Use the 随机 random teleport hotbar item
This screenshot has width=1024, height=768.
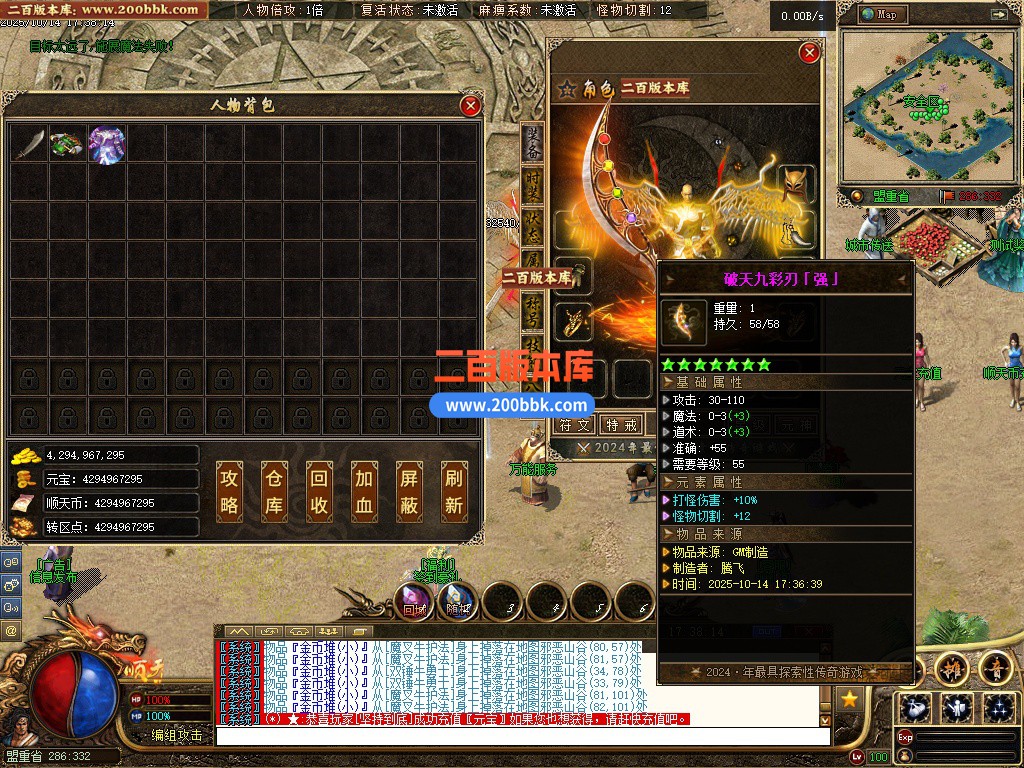[x=458, y=599]
